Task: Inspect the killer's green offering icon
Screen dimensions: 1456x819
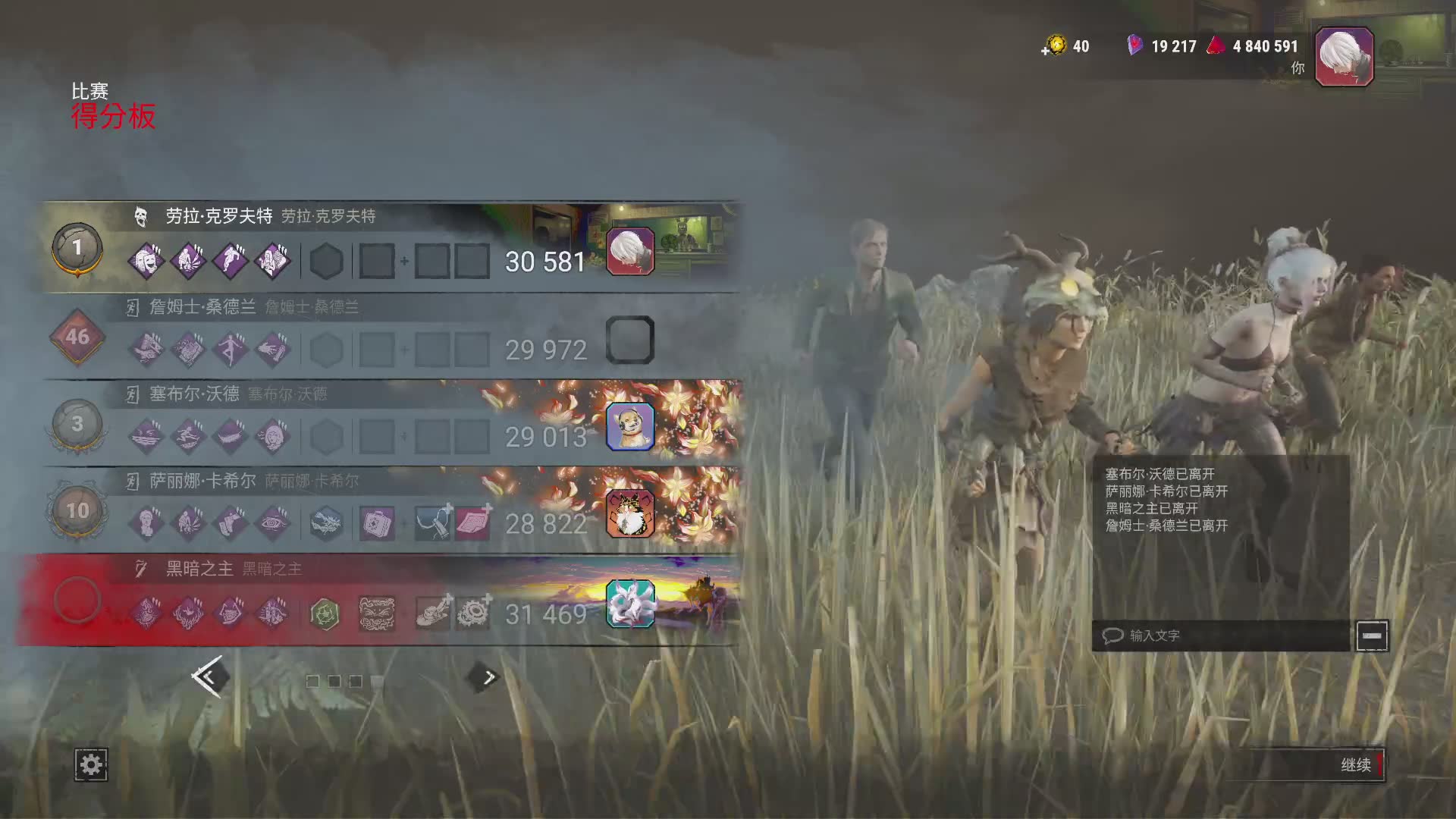Action: point(325,613)
